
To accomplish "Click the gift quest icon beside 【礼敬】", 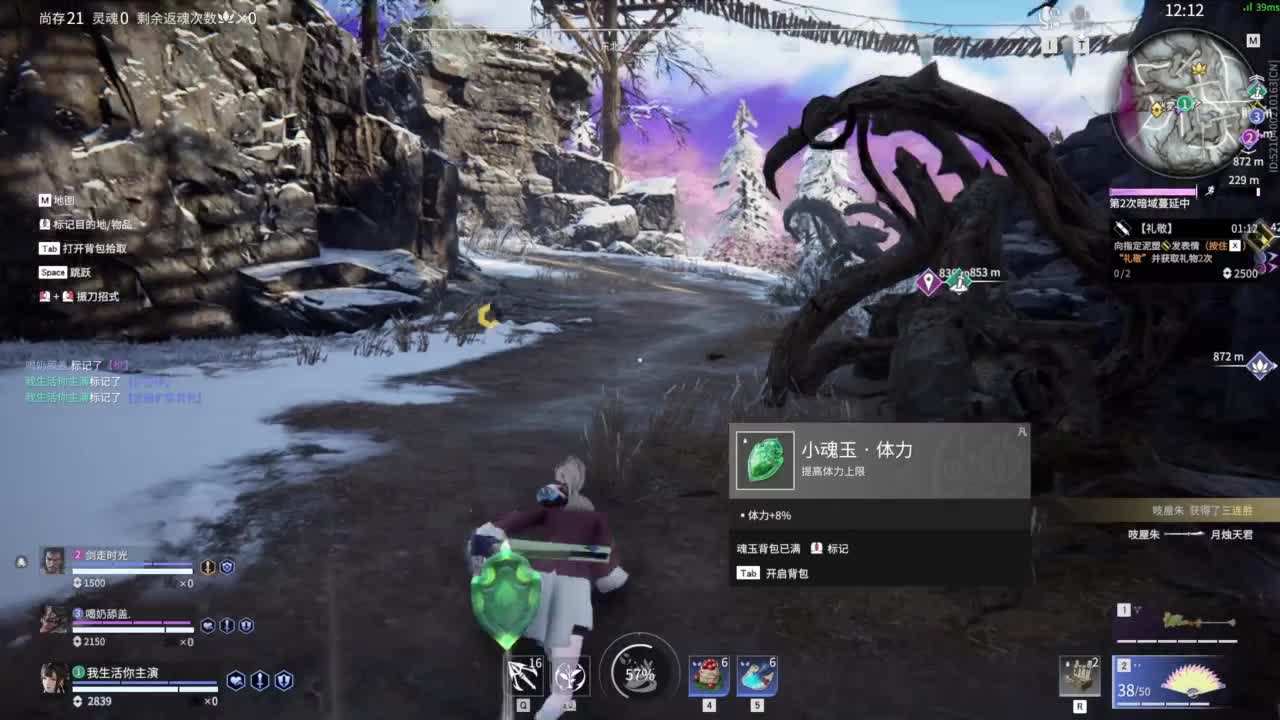I will [x=1122, y=228].
